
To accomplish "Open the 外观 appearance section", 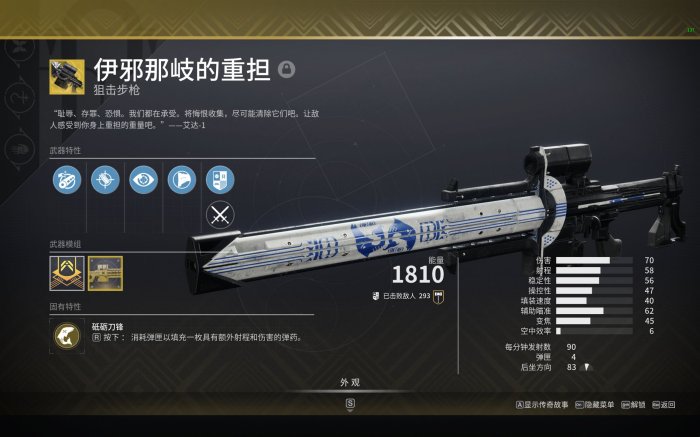I will pyautogui.click(x=349, y=383).
